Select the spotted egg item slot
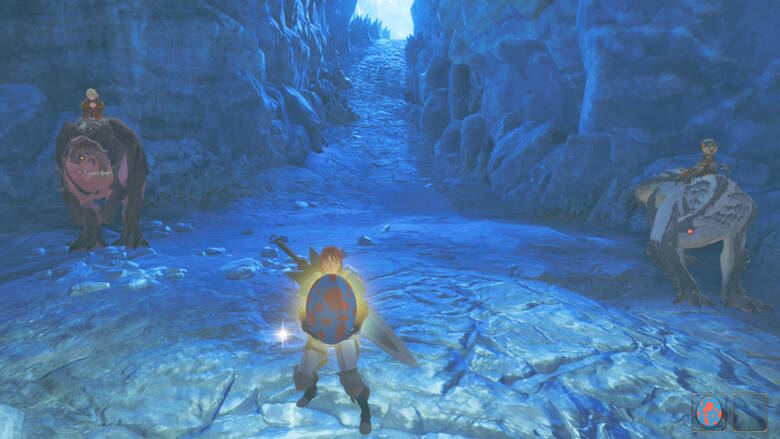 pos(709,411)
